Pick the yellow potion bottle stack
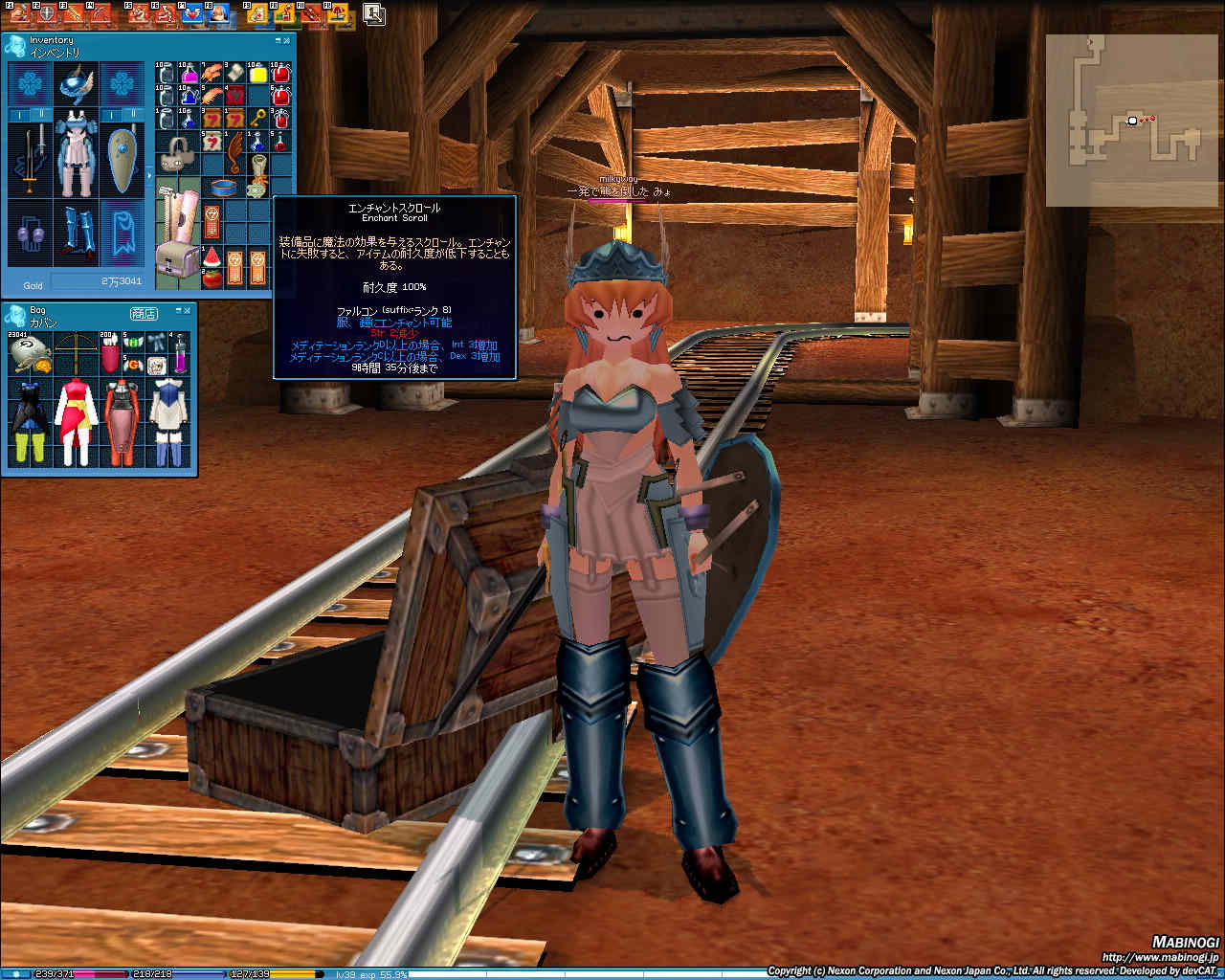 click(x=257, y=74)
